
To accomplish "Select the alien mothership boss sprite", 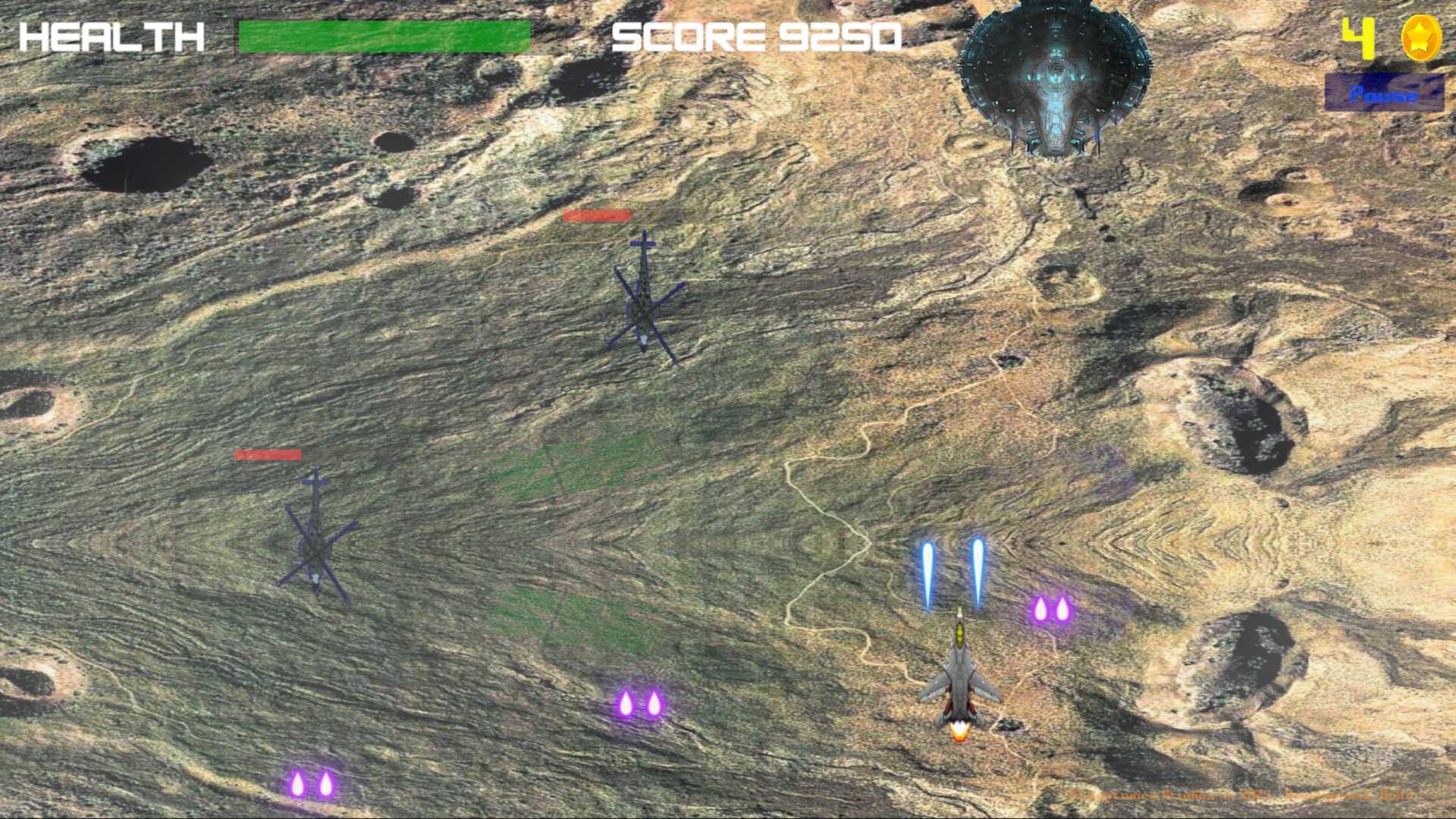I will 1054,80.
